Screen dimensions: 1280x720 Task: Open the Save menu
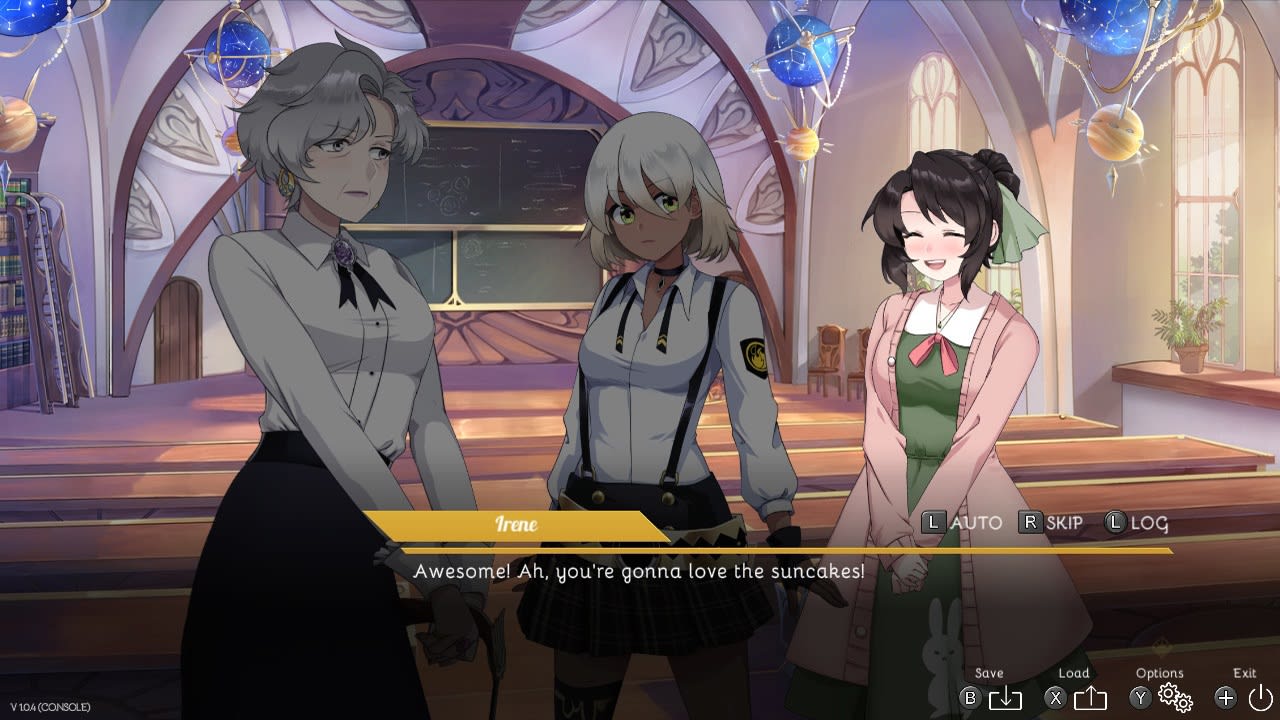(x=1003, y=698)
